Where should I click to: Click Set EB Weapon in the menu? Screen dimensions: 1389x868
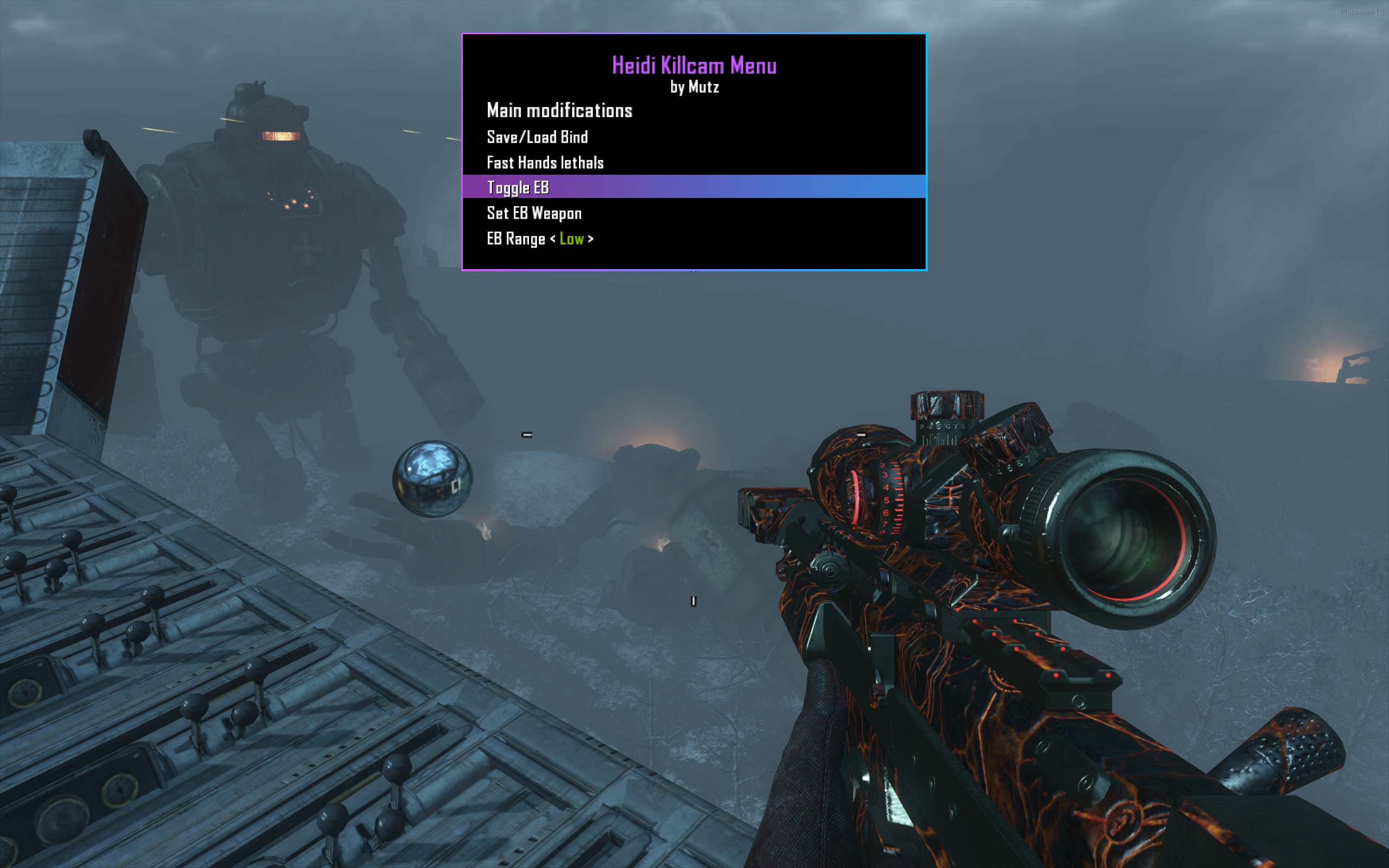(534, 214)
